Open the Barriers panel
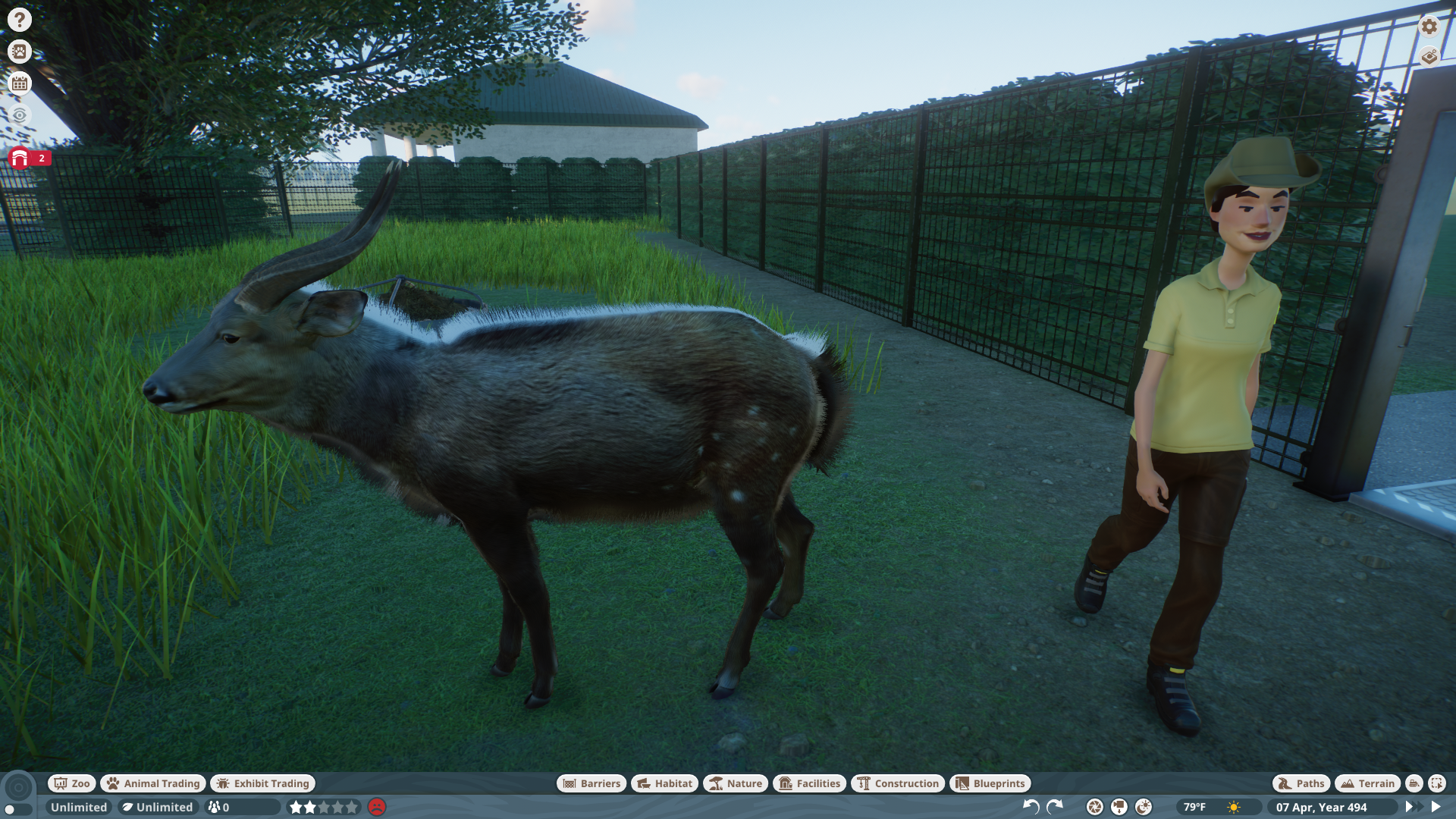The image size is (1456, 819). pos(591,783)
